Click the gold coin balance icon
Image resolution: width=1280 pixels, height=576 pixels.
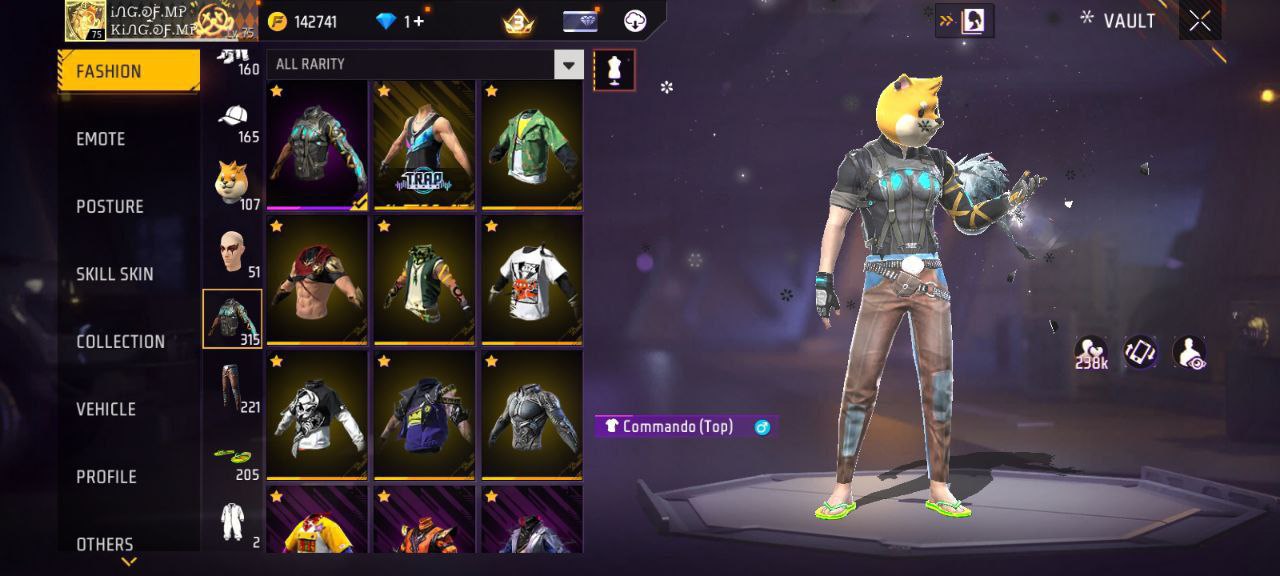278,22
